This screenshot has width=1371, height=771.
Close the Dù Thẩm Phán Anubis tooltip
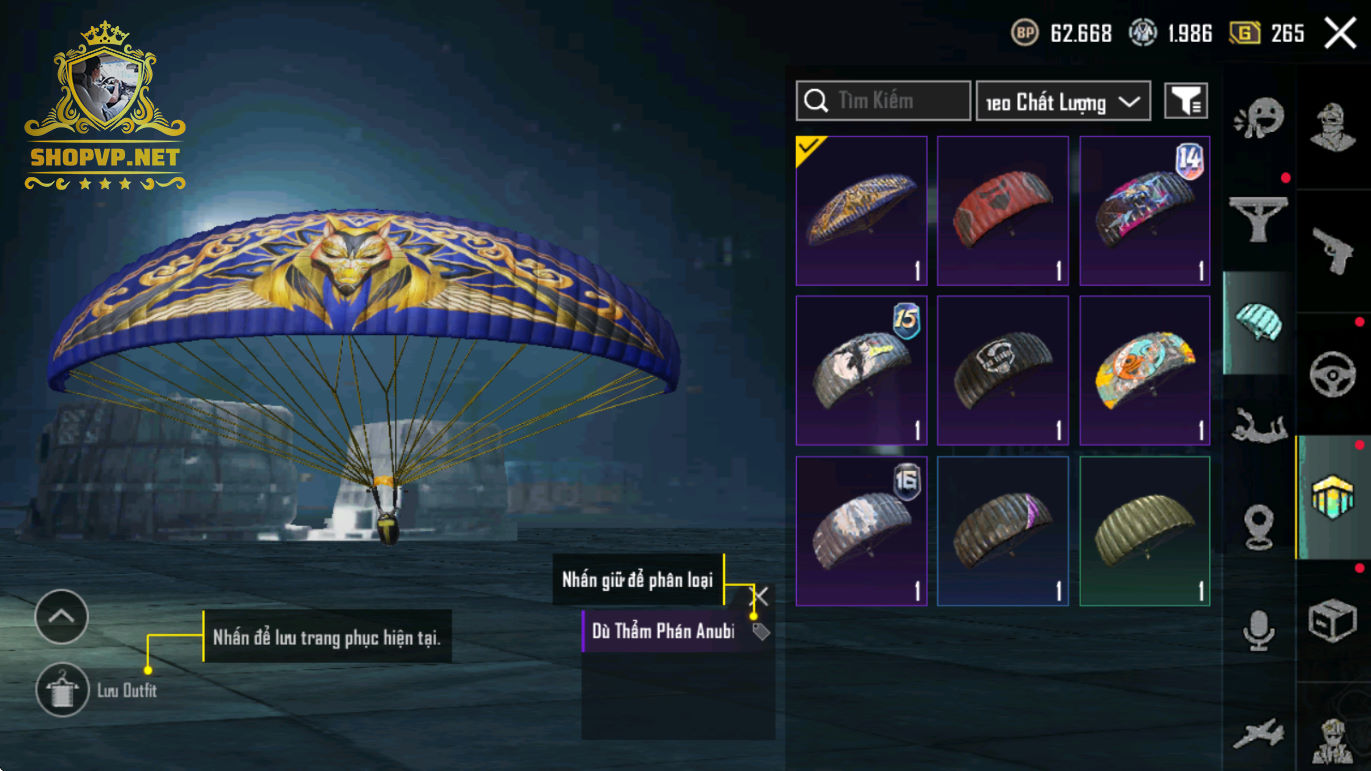tap(761, 597)
